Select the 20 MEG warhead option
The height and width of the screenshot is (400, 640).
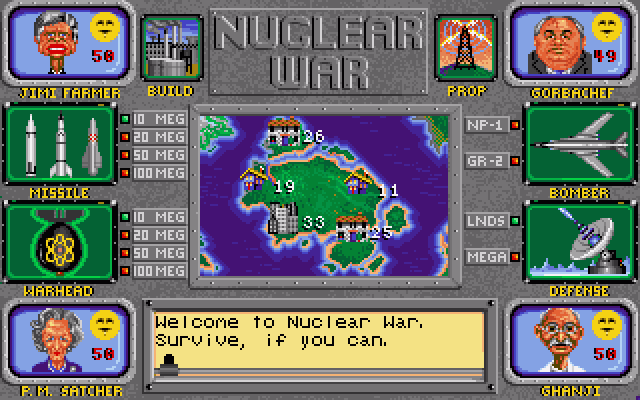150,235
